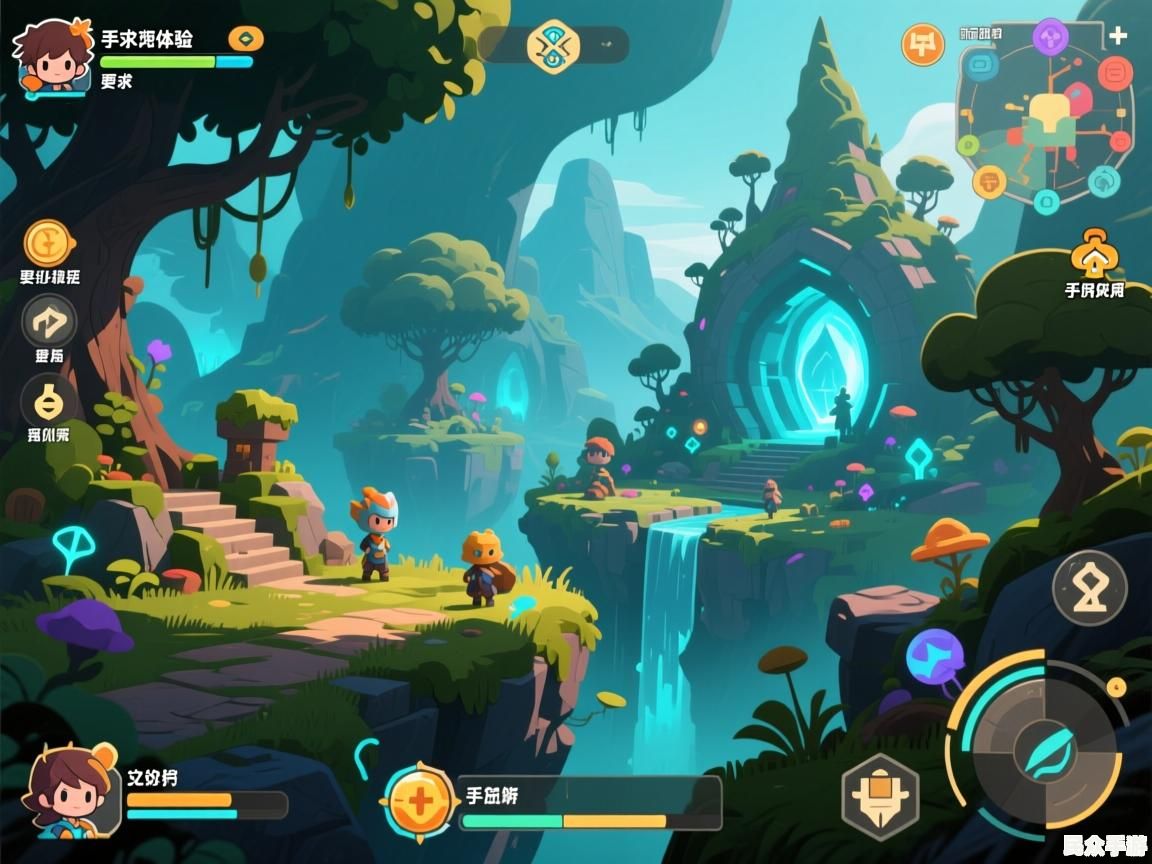Open the player avatar portrait with orange bow
The width and height of the screenshot is (1152, 864).
50,57
